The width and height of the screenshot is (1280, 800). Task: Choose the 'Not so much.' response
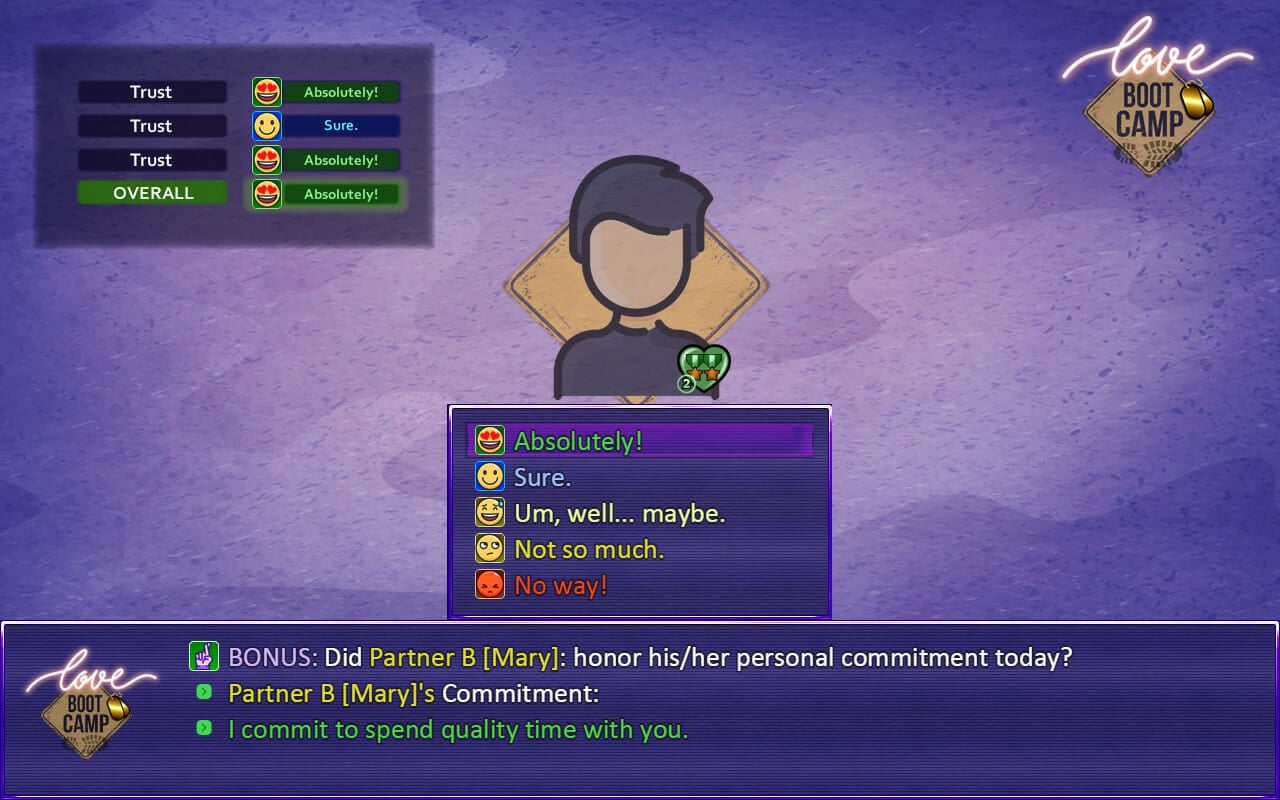(x=589, y=547)
